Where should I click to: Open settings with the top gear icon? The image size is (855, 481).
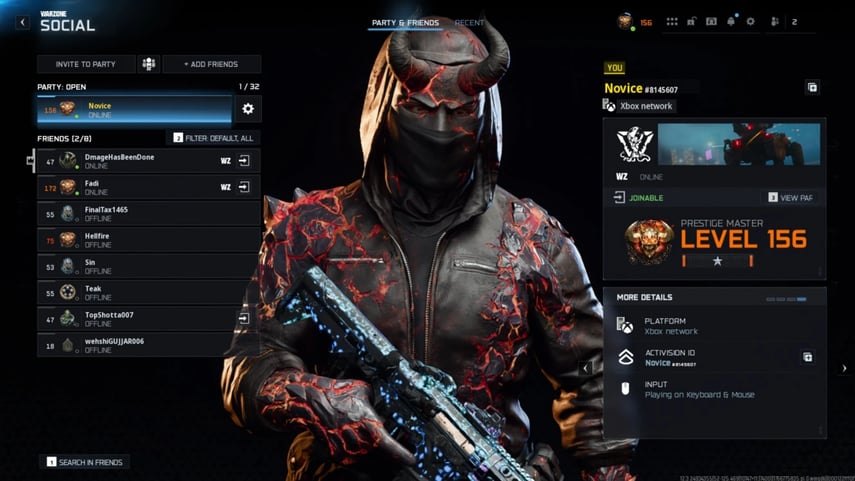click(750, 21)
